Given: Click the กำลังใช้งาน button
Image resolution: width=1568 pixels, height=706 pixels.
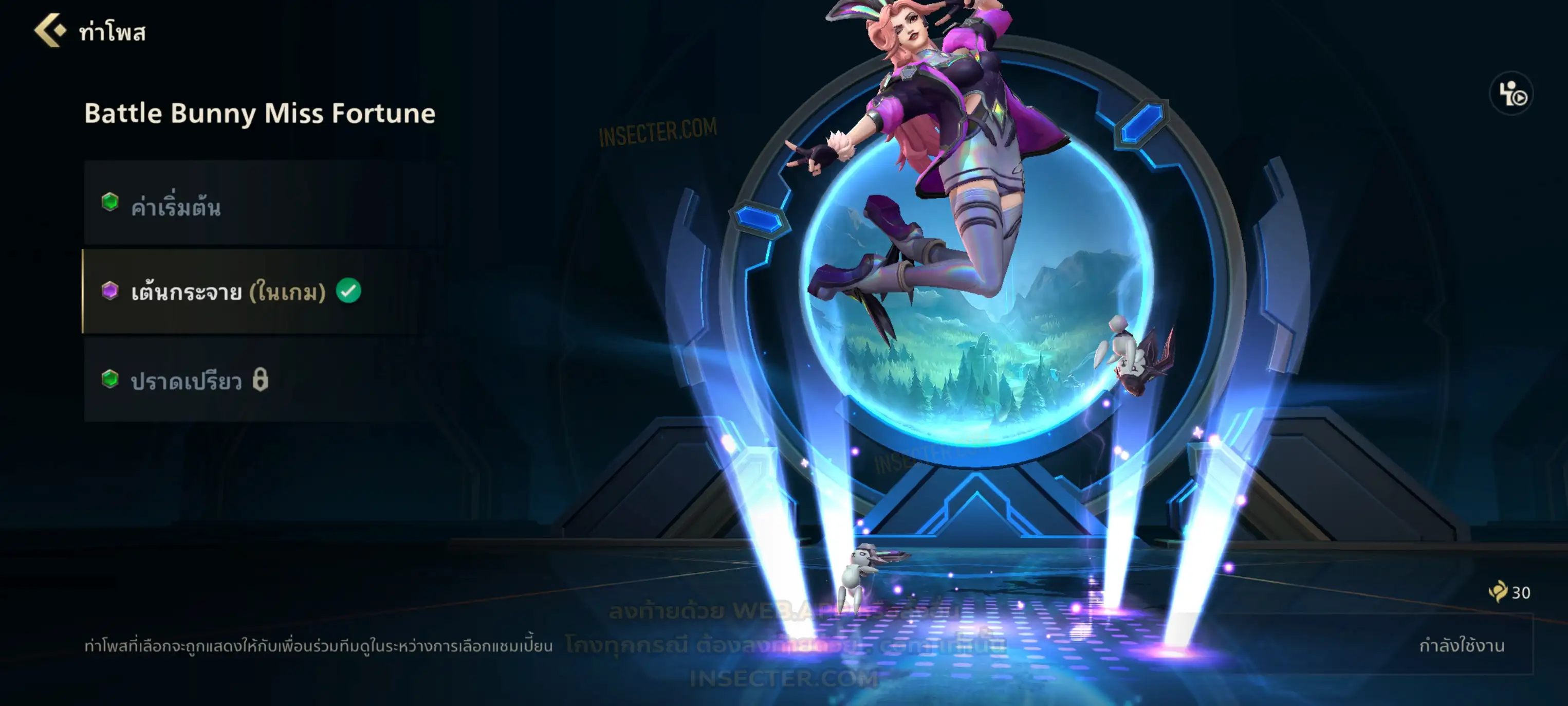Looking at the screenshot, I should [1461, 645].
